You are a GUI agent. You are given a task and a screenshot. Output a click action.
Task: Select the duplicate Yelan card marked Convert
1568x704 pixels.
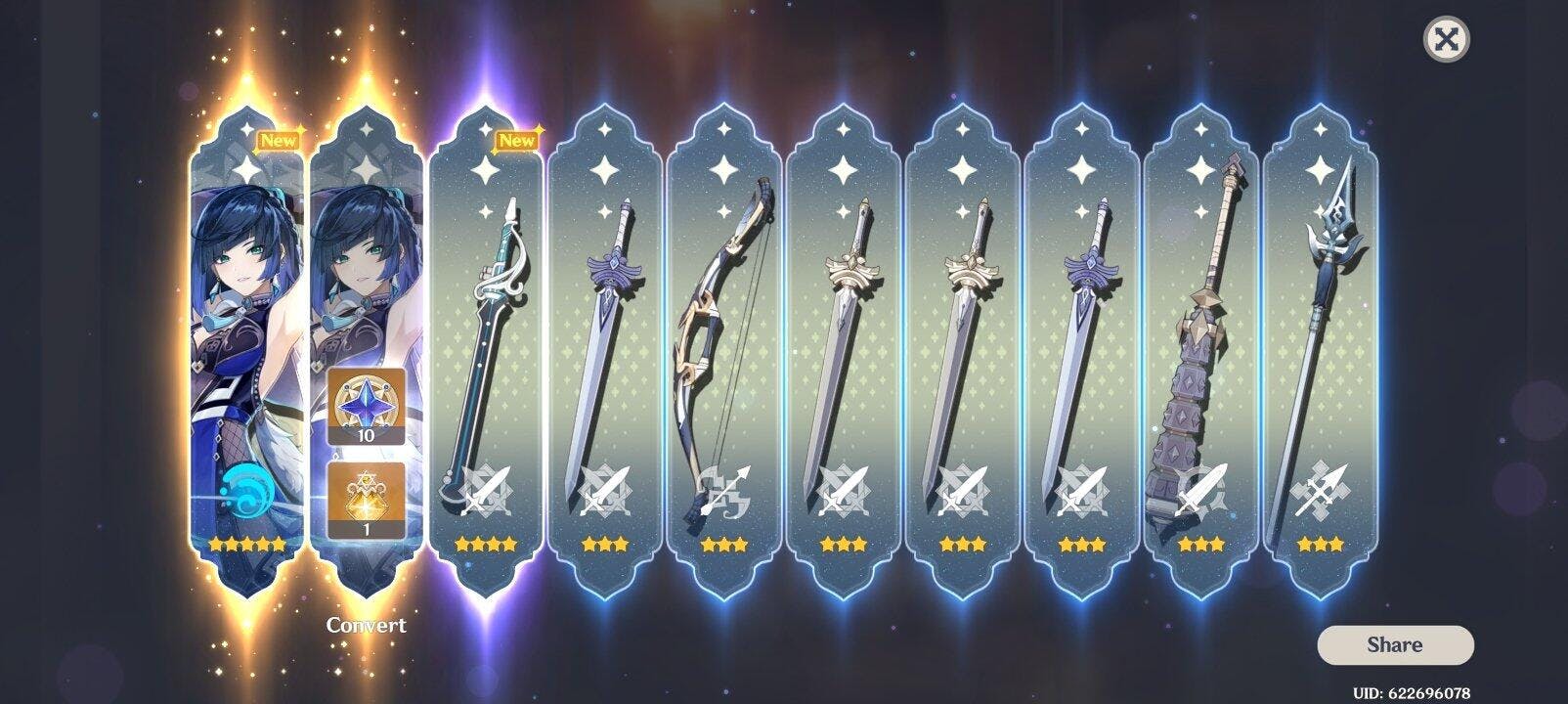367,352
